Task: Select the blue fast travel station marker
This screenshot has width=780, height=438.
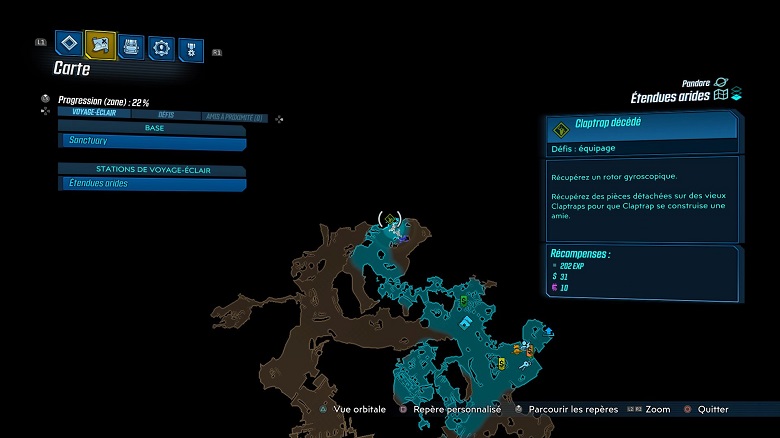Action: click(467, 322)
